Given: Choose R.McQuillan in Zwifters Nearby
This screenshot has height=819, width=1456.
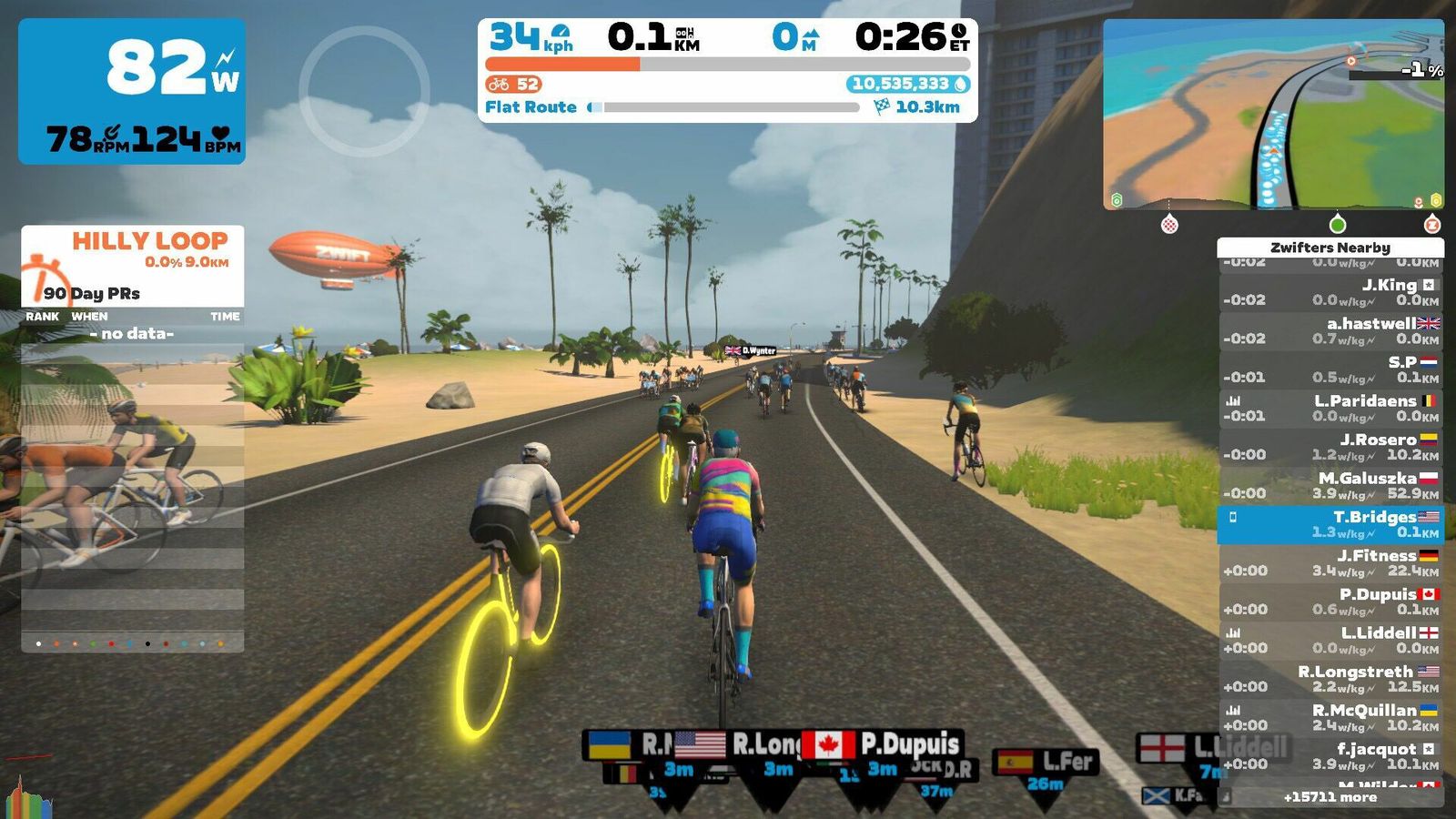Looking at the screenshot, I should pos(1330,717).
